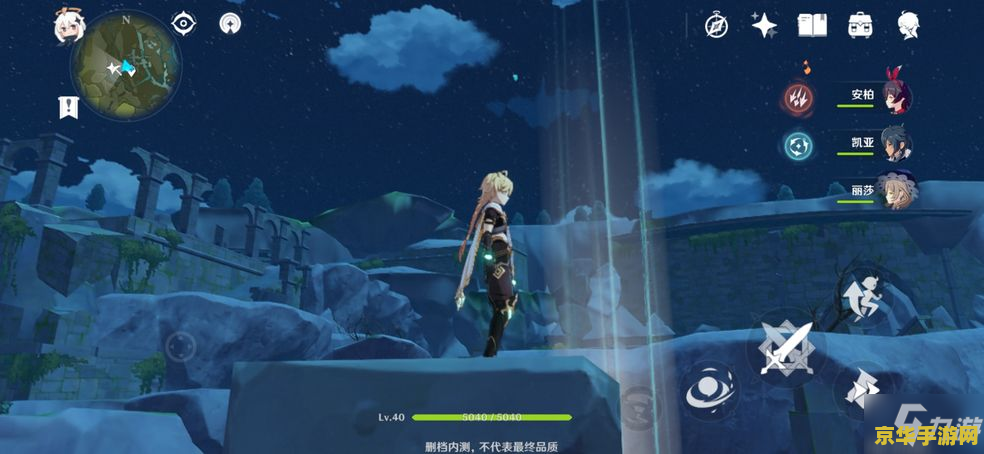Open the character profile icon
The image size is (984, 454).
tap(908, 26)
